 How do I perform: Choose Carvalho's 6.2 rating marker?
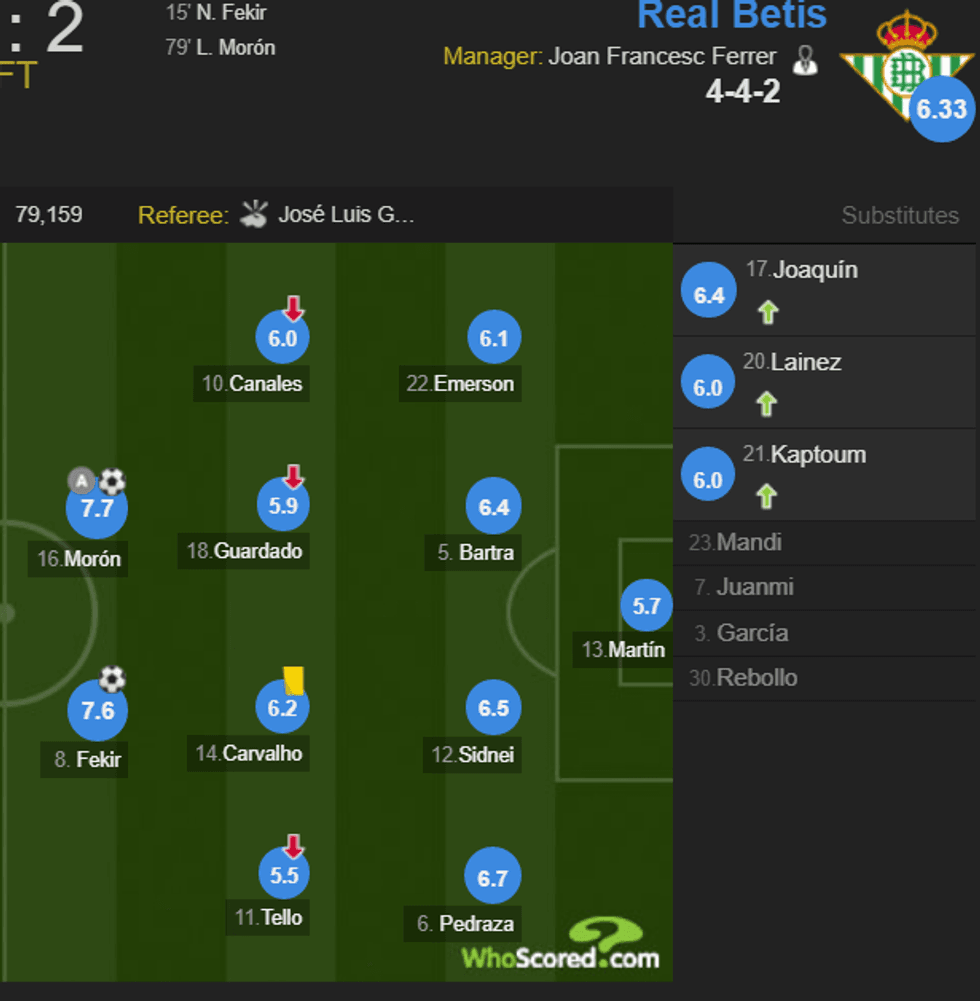pos(283,709)
